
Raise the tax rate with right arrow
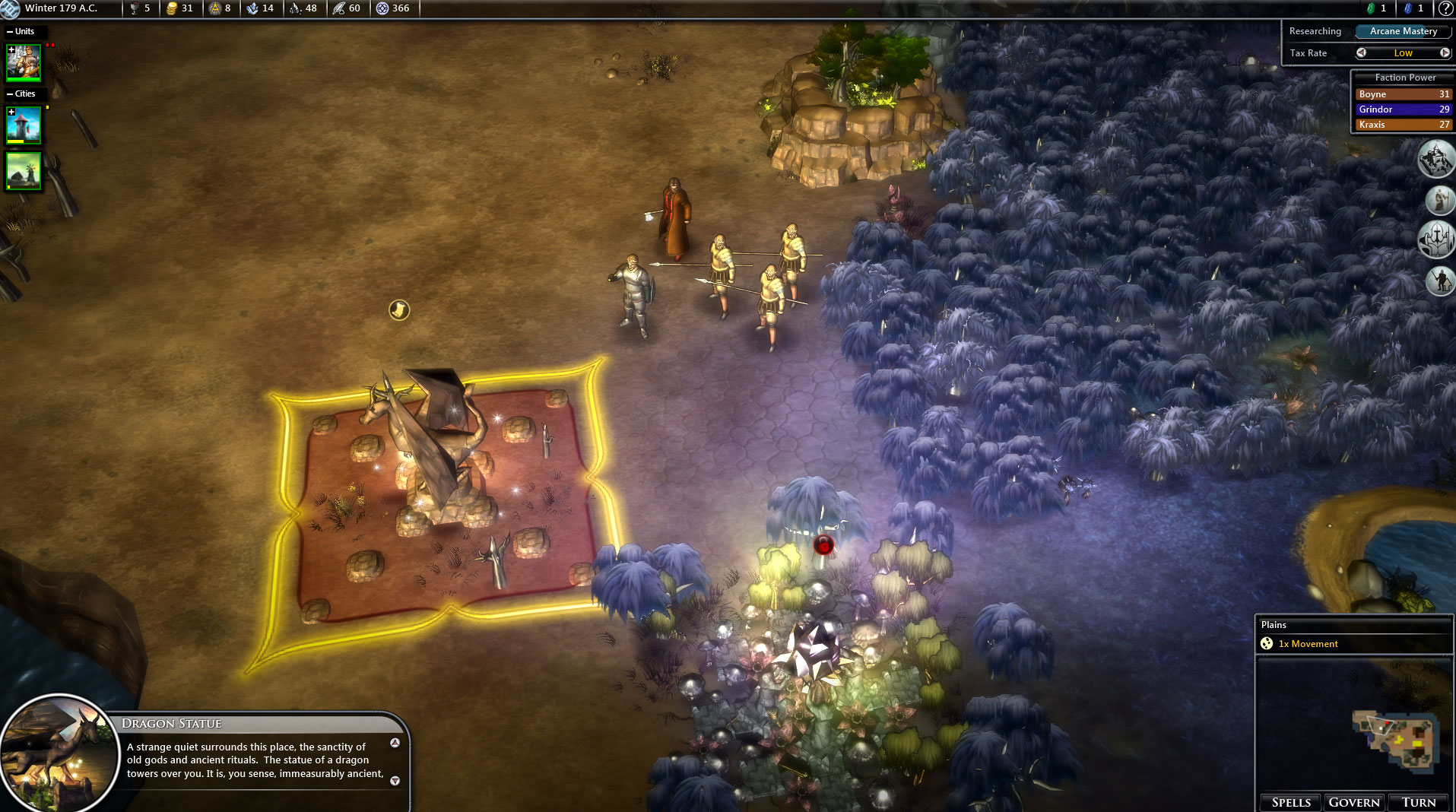(1445, 52)
